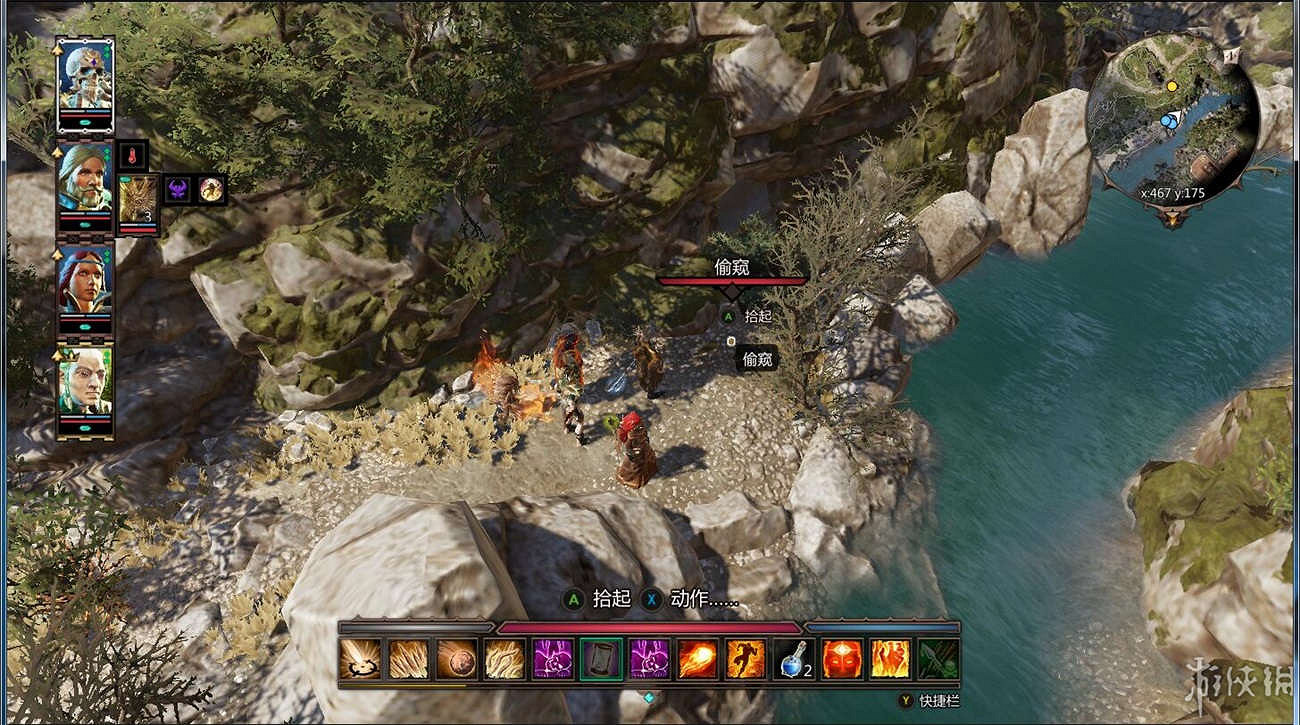The width and height of the screenshot is (1300, 725).
Task: Activate the boulder throw skill
Action: 456,659
